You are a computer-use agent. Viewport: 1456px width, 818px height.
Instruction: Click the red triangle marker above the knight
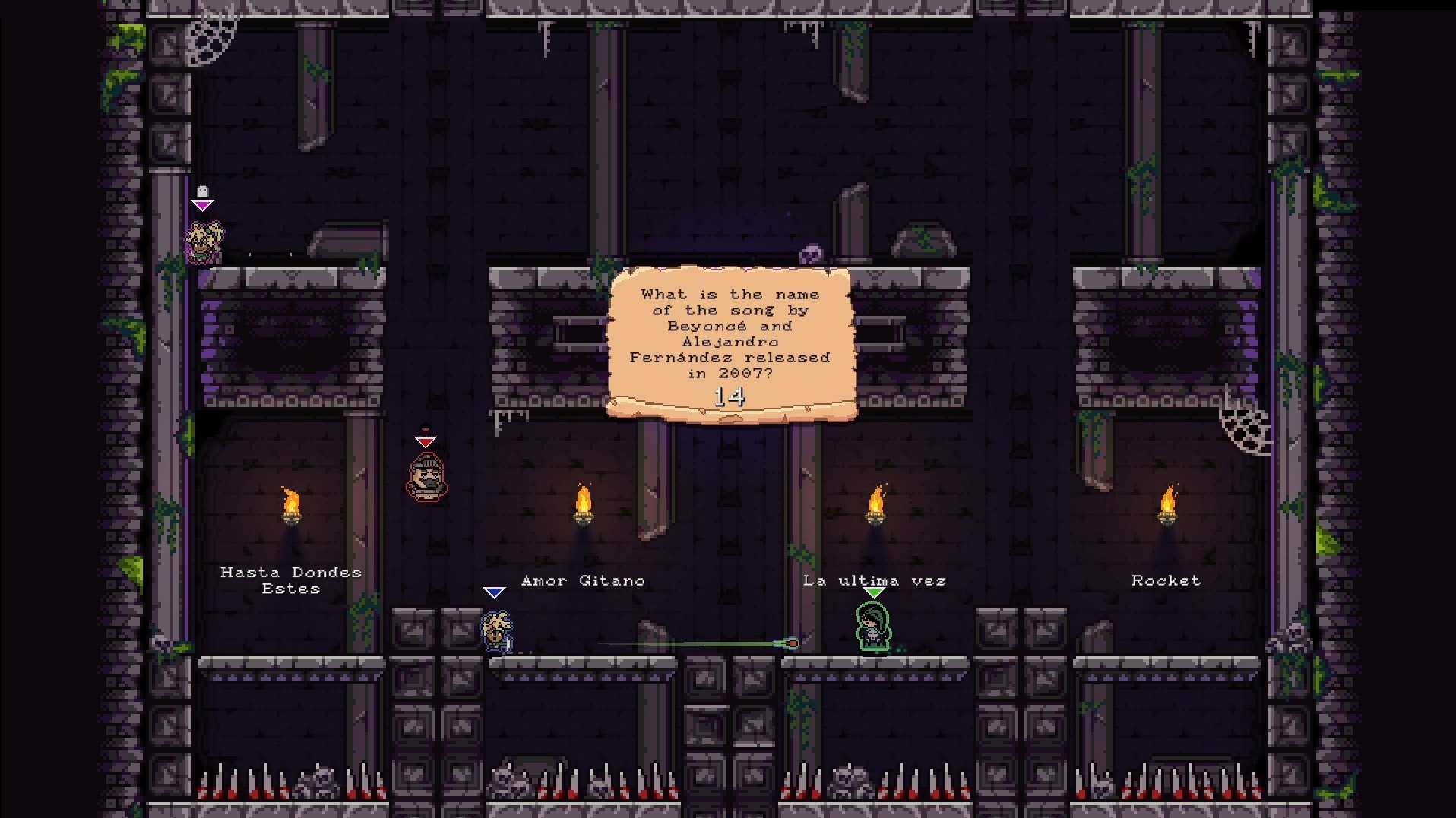pyautogui.click(x=425, y=441)
